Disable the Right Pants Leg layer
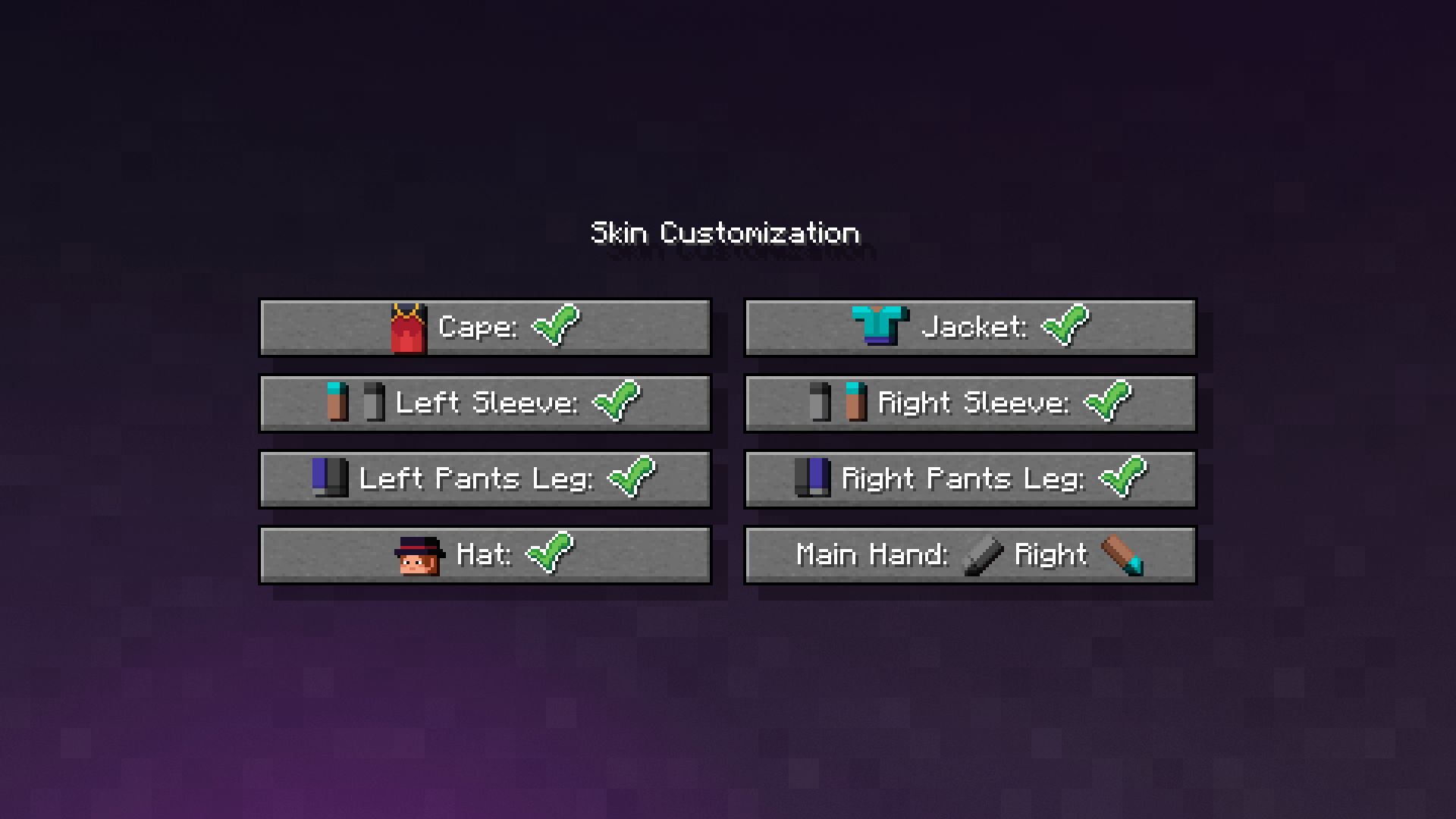The height and width of the screenshot is (819, 1456). [x=971, y=479]
